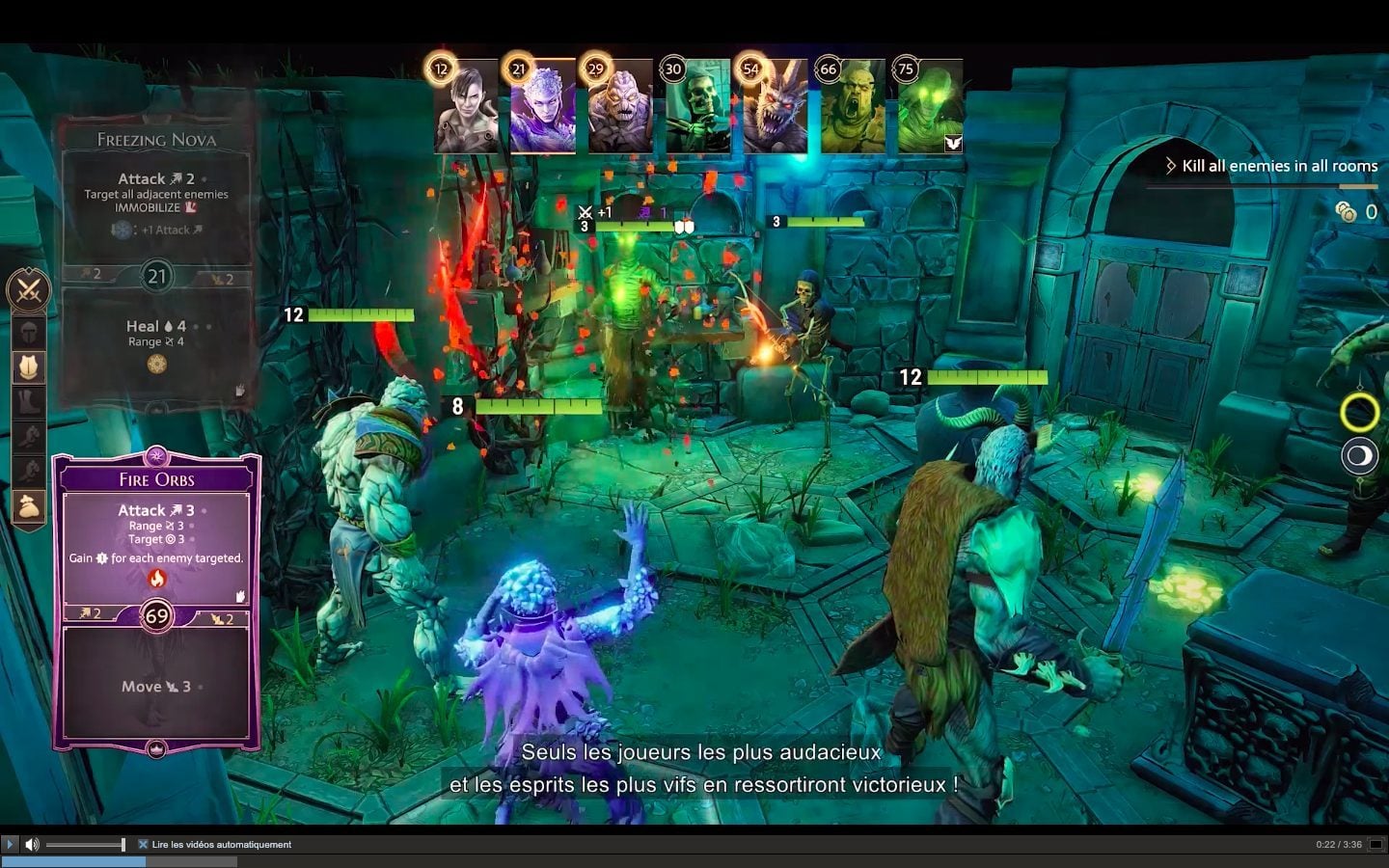
Task: Toggle the video player fullscreen button
Action: pyautogui.click(x=1375, y=844)
